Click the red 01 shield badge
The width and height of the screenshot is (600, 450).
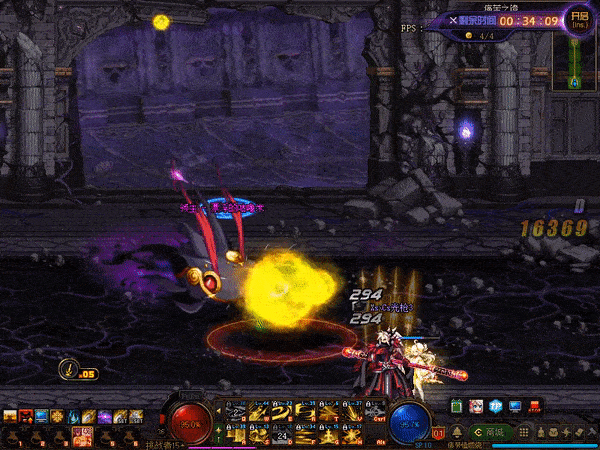[438, 433]
